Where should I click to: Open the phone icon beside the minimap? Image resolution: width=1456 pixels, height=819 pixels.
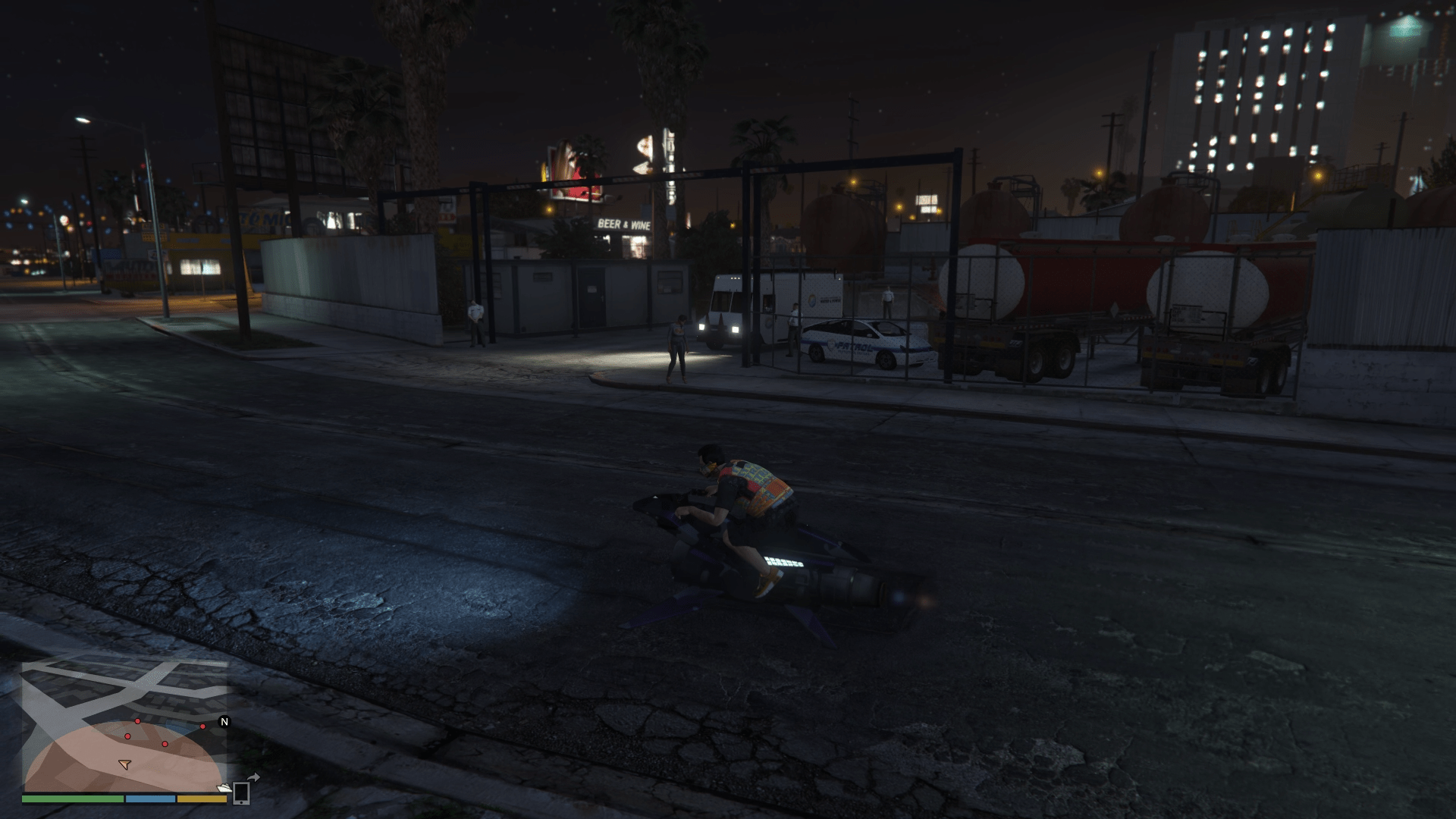point(242,792)
